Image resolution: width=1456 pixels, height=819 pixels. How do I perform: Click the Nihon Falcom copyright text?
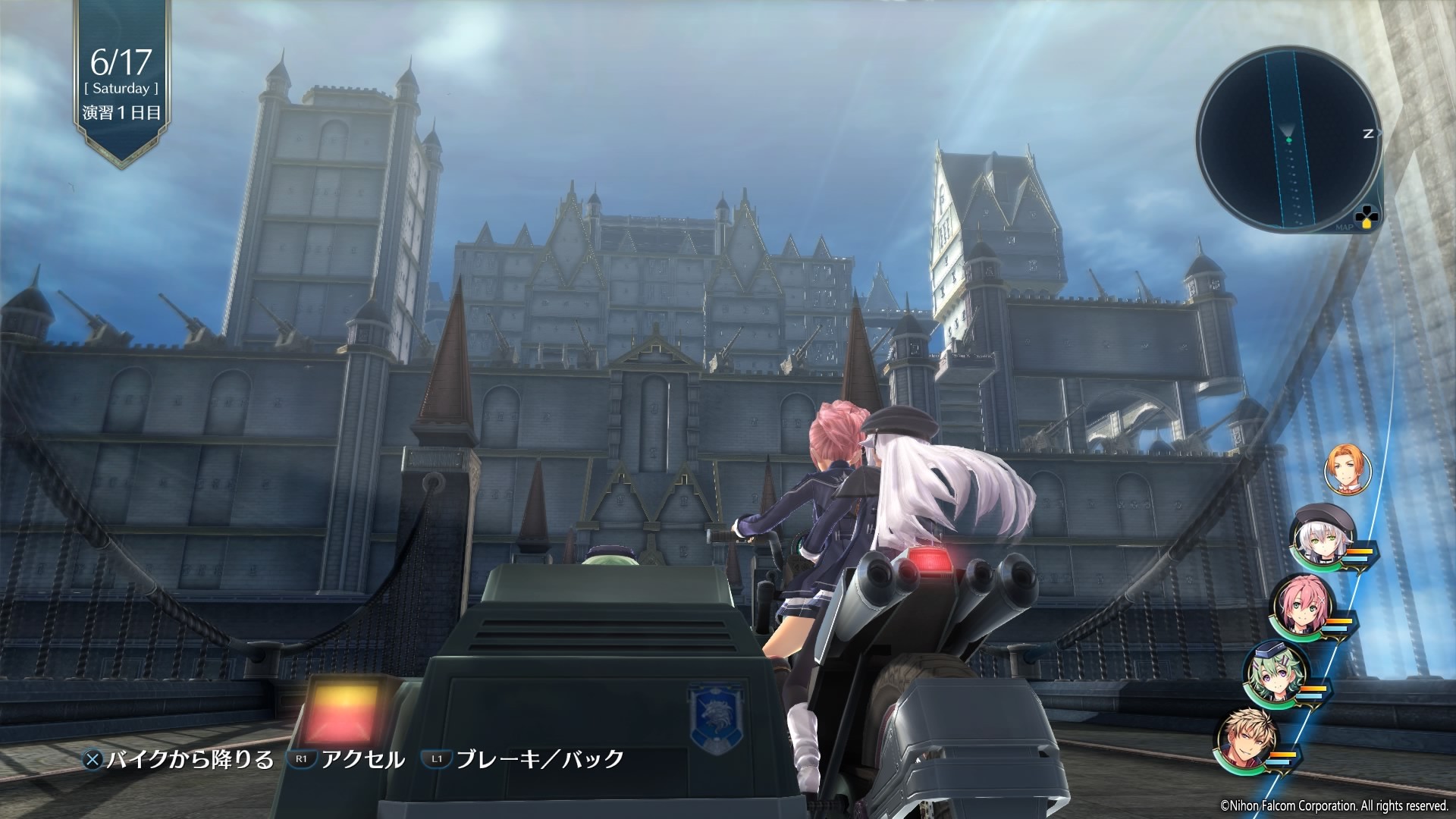tap(1333, 807)
